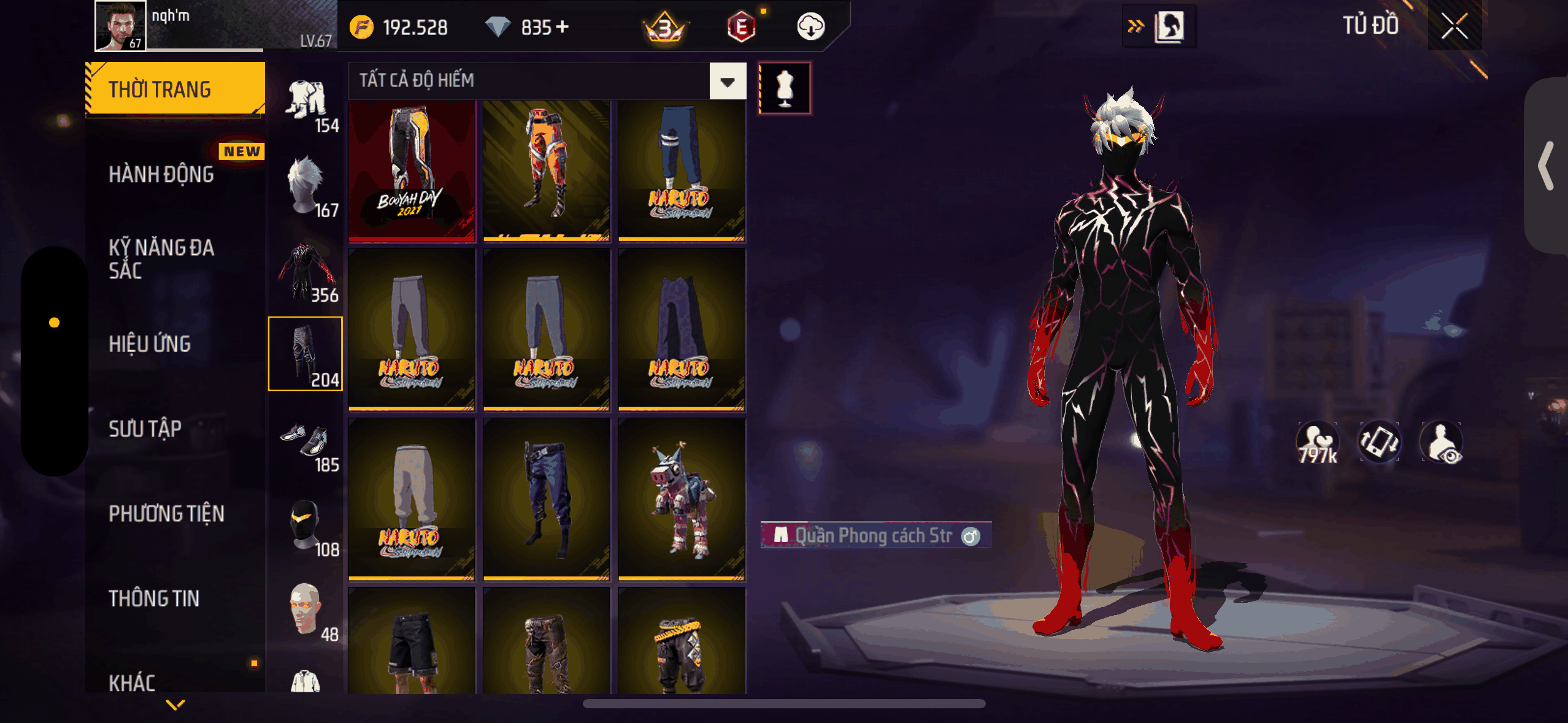Open the Phương Tiện section

pos(166,513)
